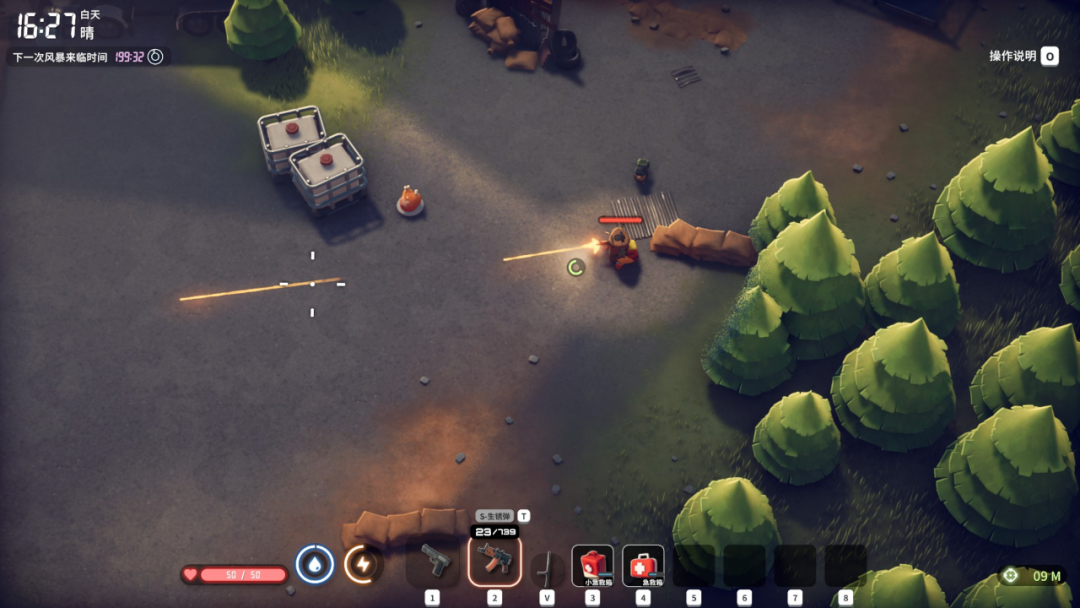Use the small first aid kit (小急救箱)

tap(593, 565)
